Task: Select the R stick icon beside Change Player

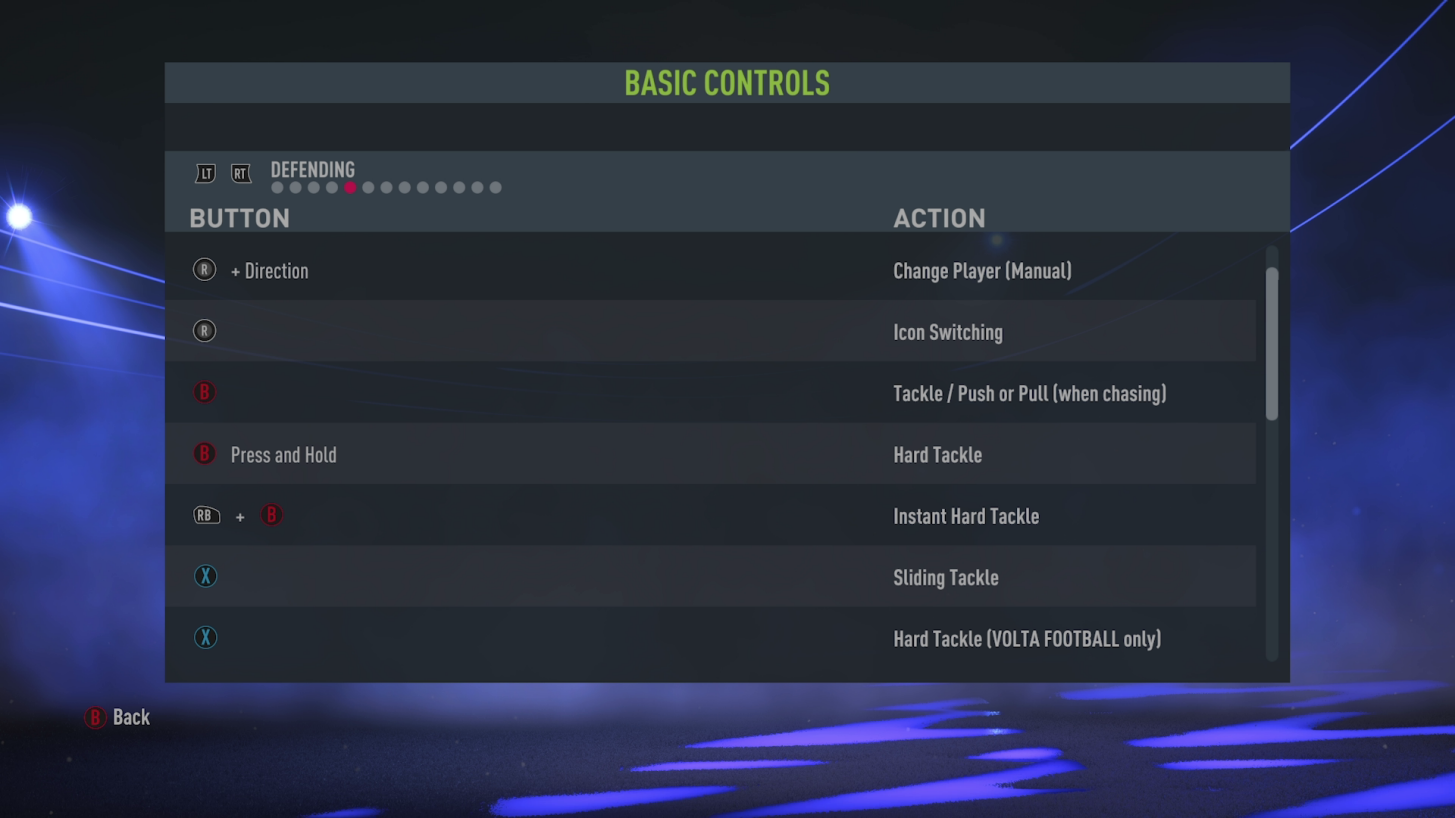Action: coord(204,269)
